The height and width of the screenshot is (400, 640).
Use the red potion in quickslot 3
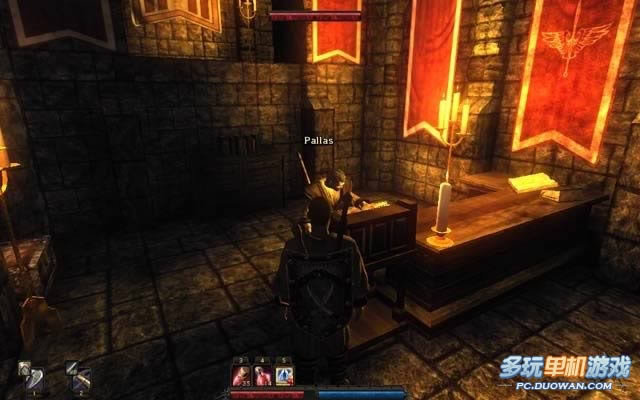click(241, 374)
